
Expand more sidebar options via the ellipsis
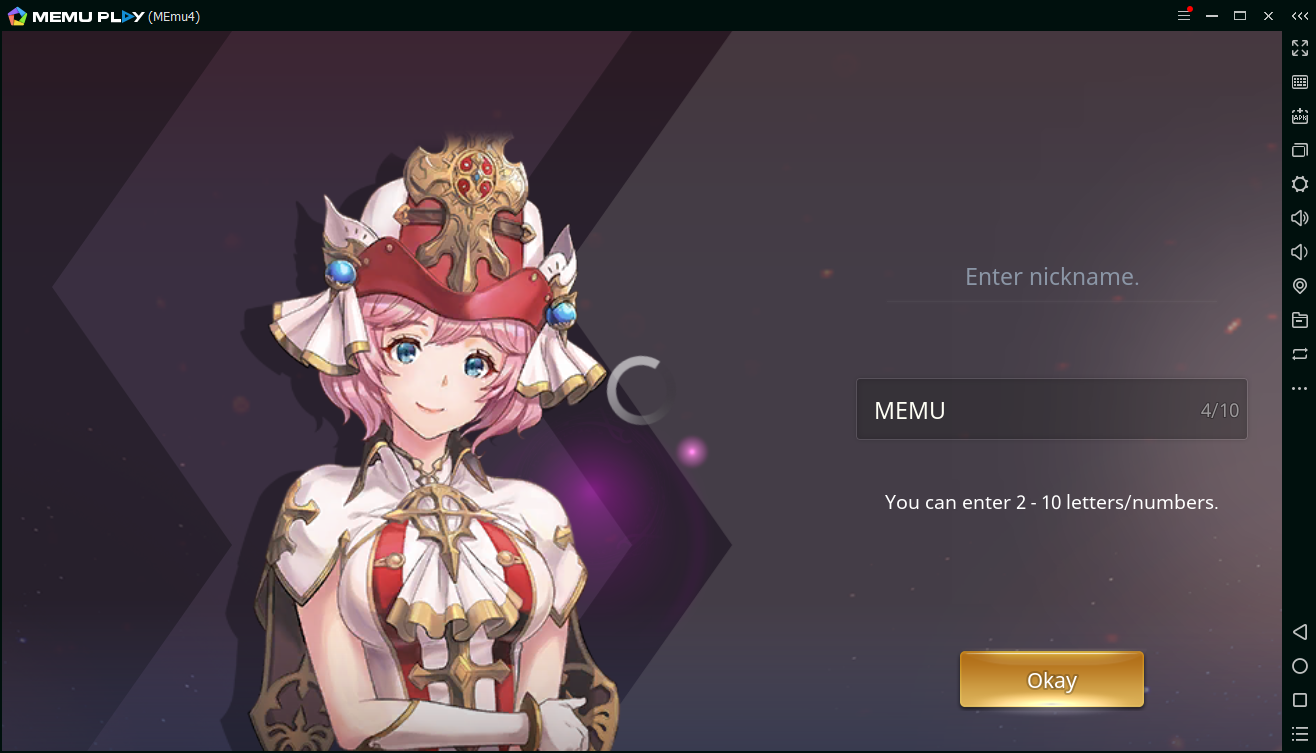[1299, 388]
